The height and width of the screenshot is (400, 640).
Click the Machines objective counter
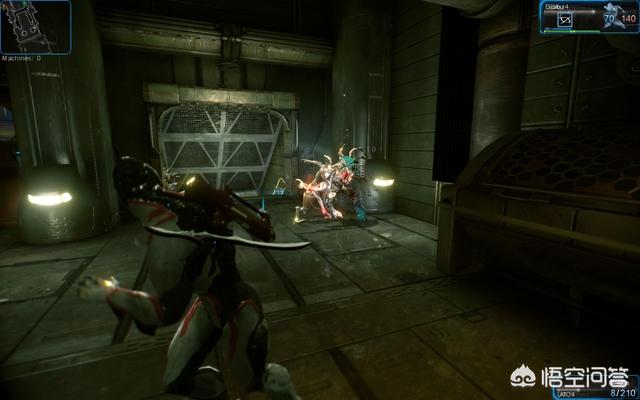coord(24,58)
